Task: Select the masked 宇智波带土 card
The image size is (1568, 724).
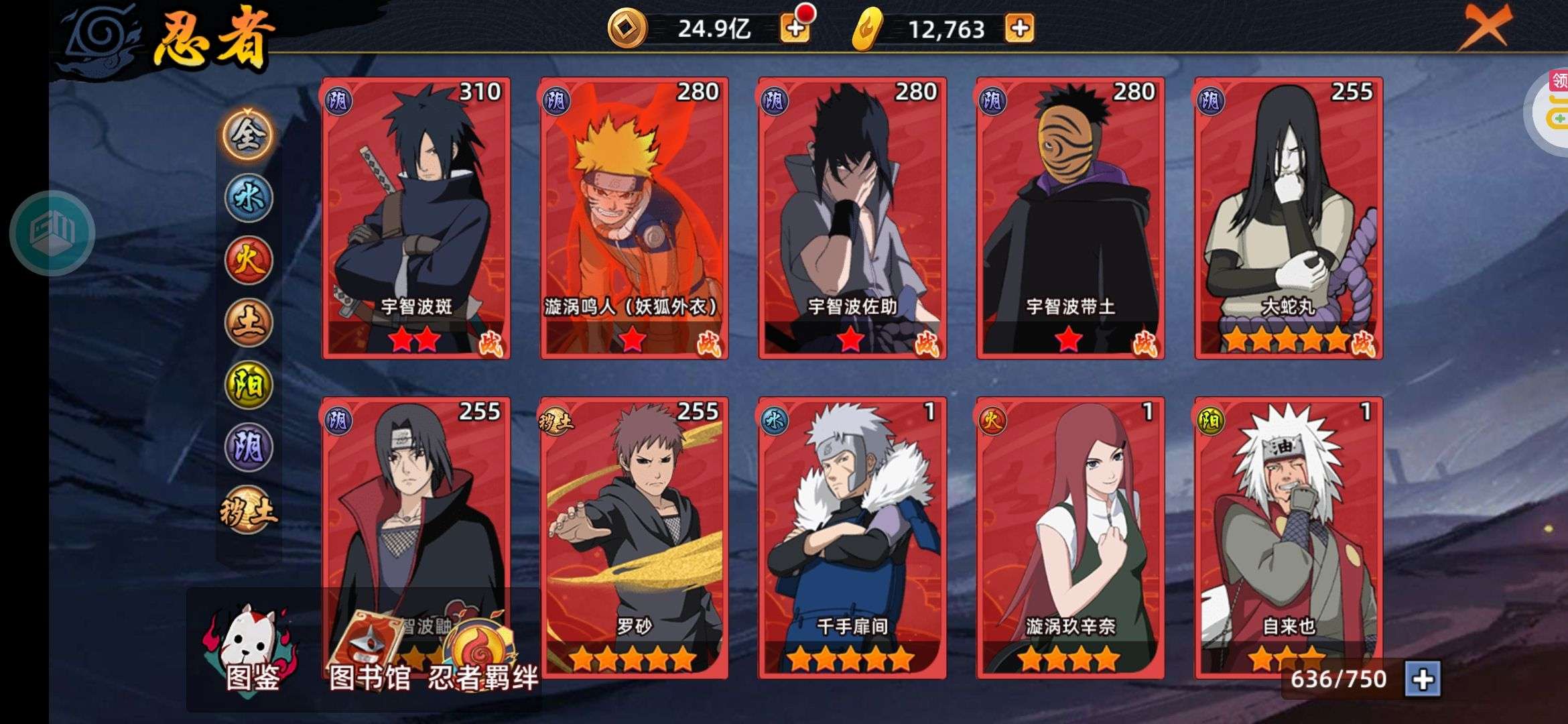Action: pos(1070,218)
